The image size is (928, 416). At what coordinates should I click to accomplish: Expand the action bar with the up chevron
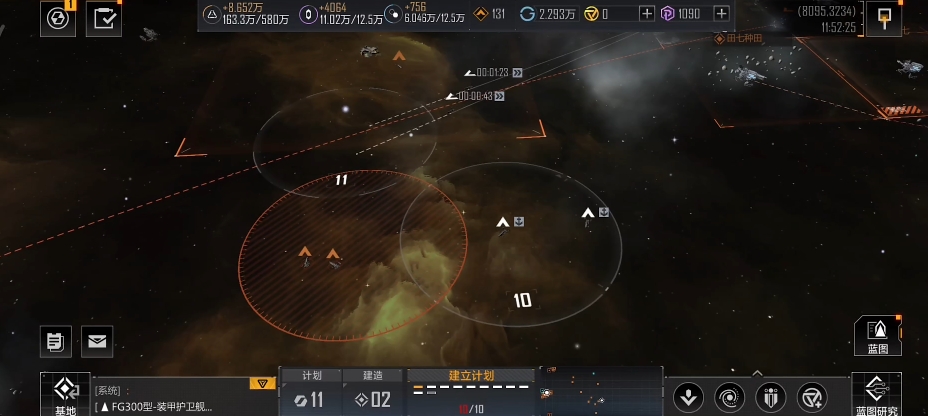click(757, 372)
